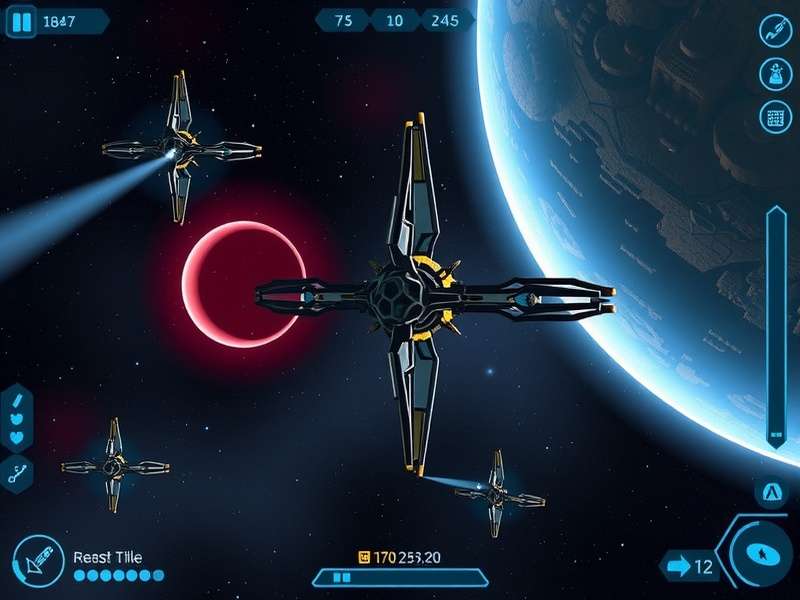Image resolution: width=800 pixels, height=600 pixels.
Task: Select the arrow button showing 12
Action: click(x=689, y=566)
